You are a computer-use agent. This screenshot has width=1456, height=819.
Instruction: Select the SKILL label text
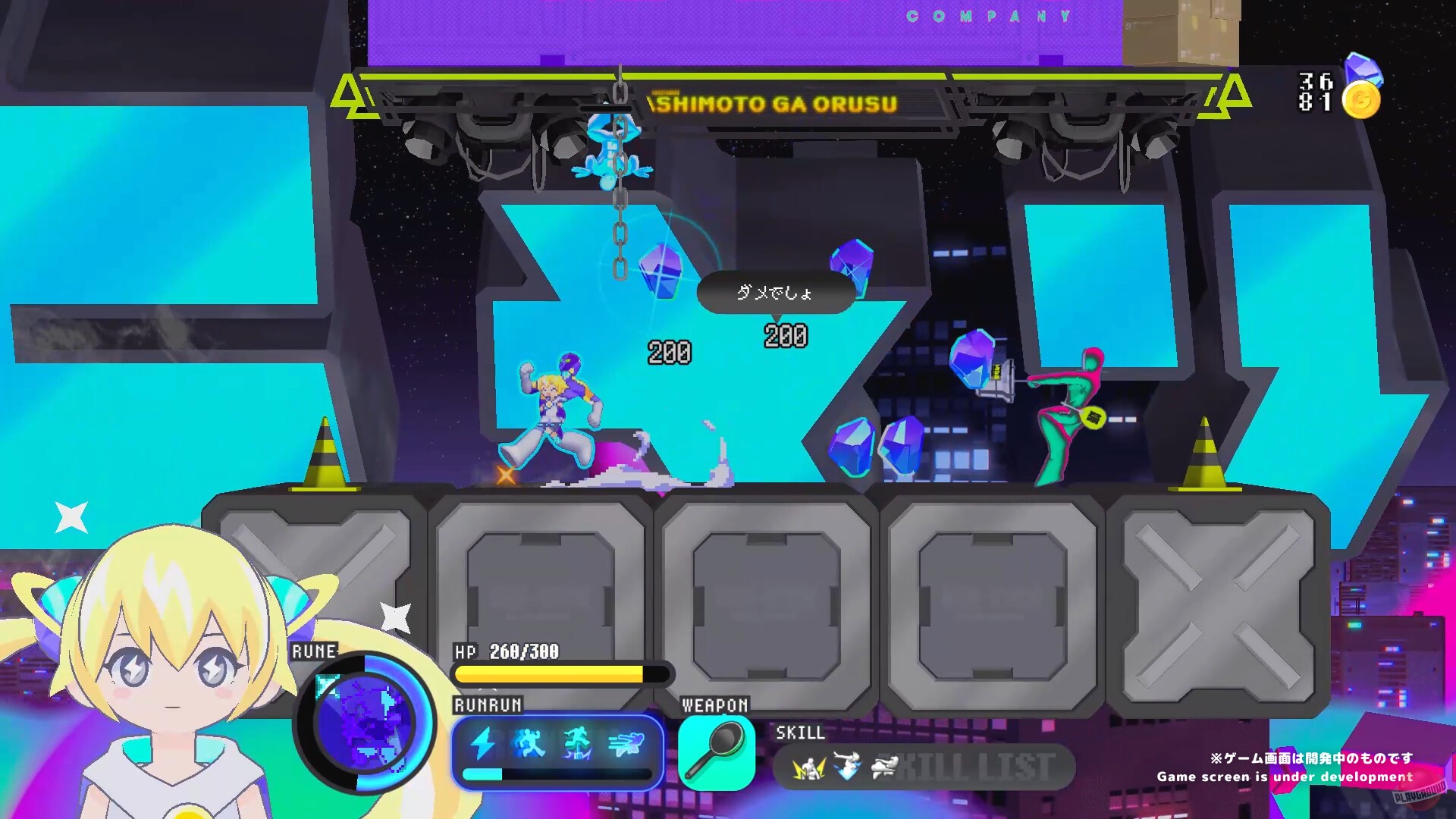pos(800,734)
